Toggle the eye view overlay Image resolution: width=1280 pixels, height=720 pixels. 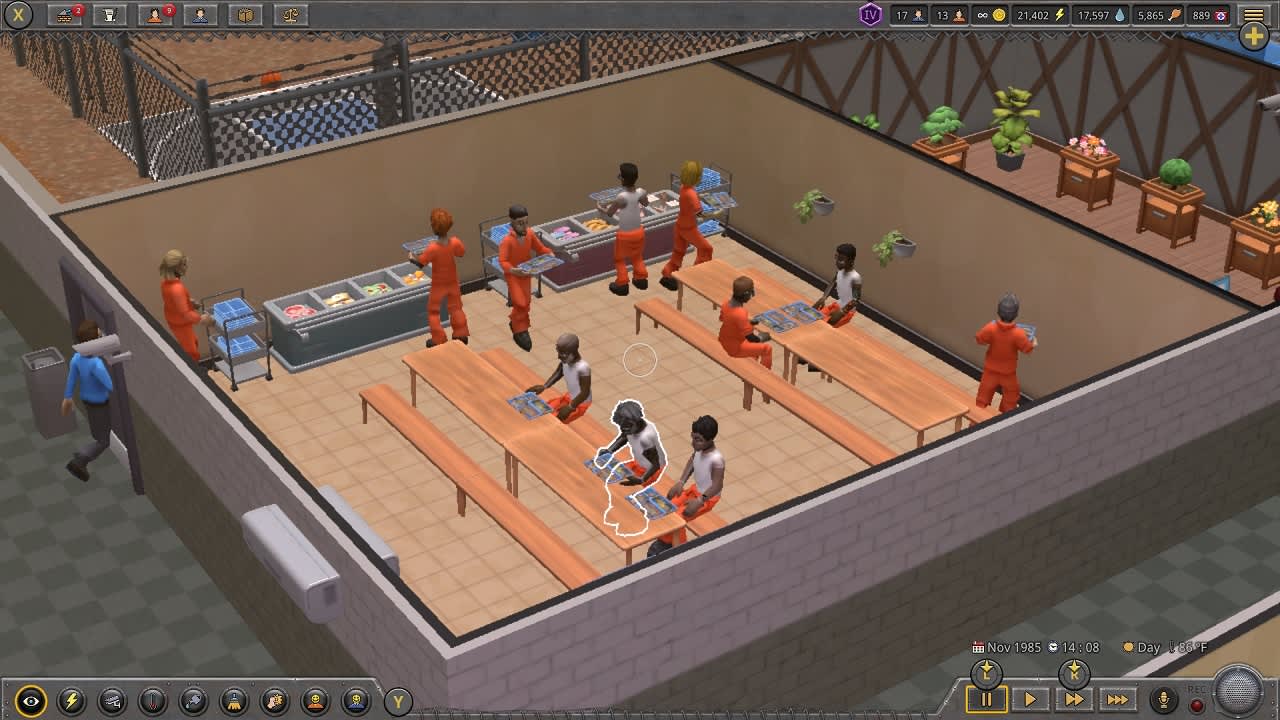(x=30, y=701)
